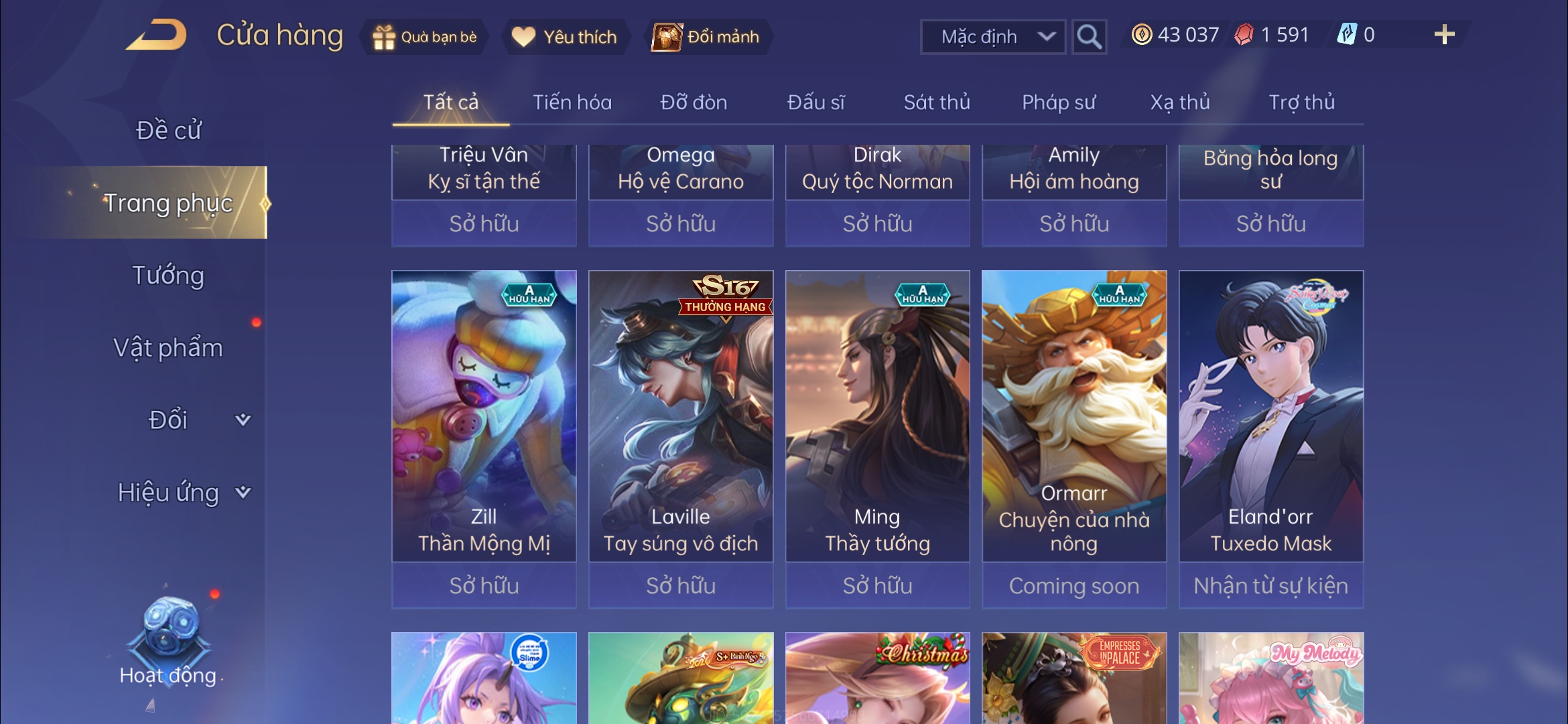This screenshot has width=1568, height=724.
Task: Add currency with the plus button
Action: click(1444, 35)
